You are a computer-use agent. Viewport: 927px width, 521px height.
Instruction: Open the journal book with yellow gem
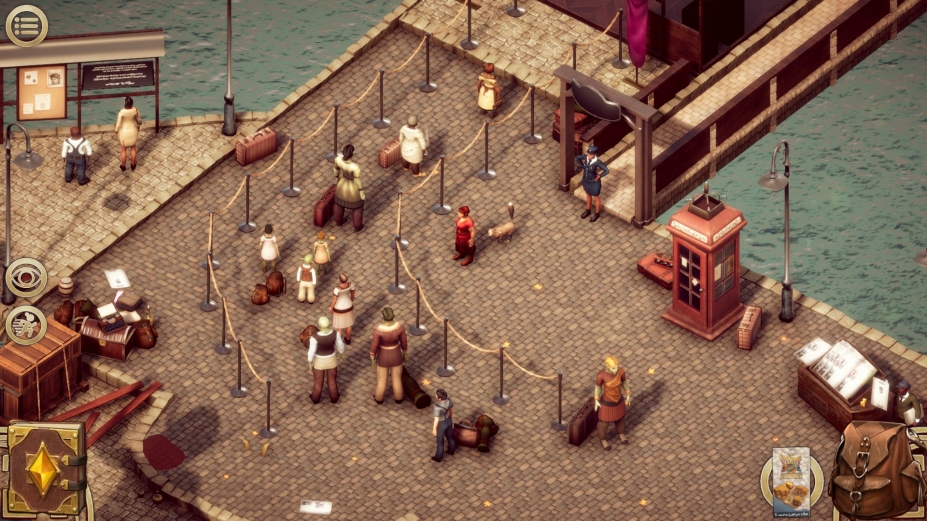click(x=45, y=470)
